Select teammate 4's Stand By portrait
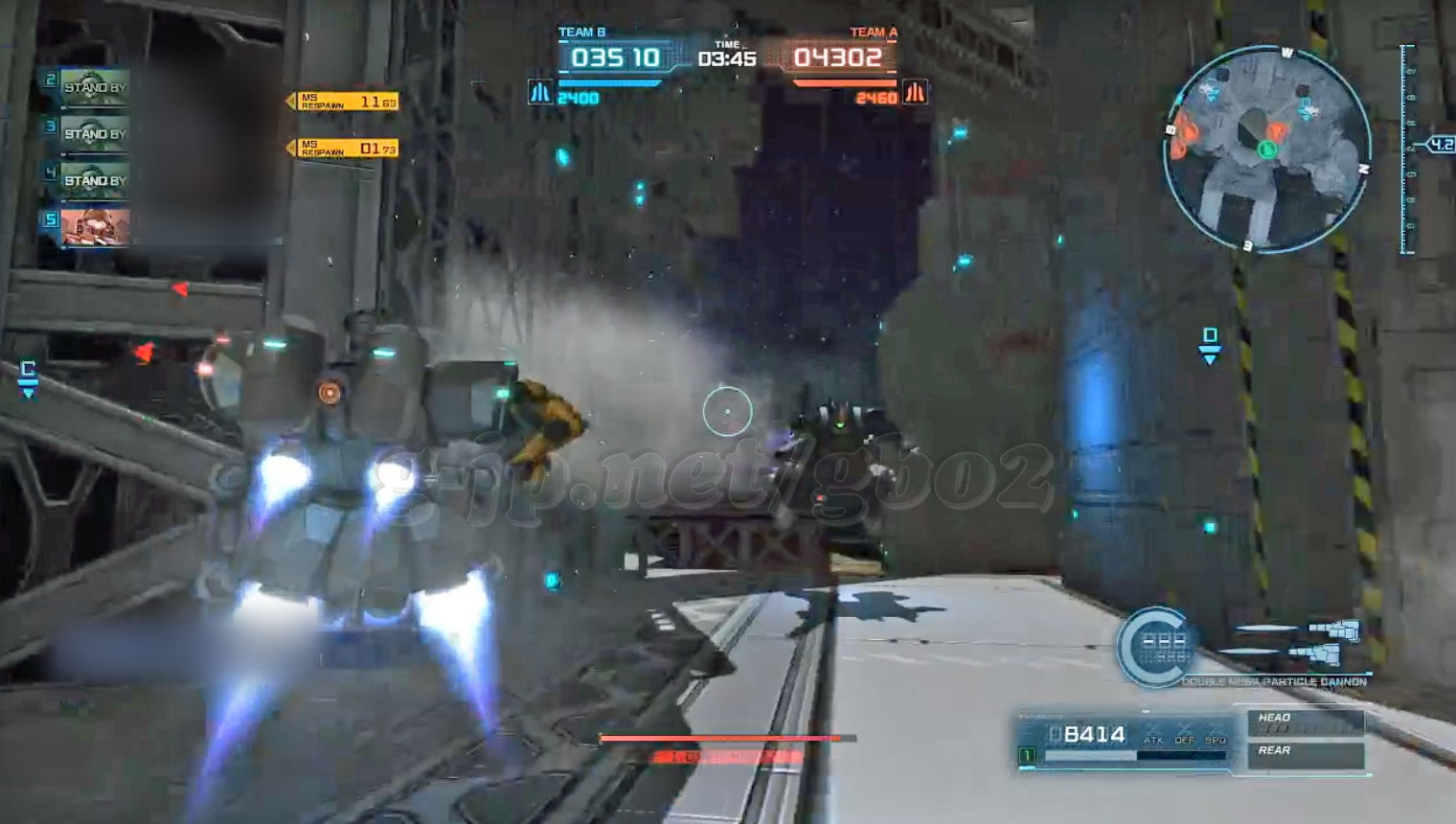The width and height of the screenshot is (1456, 824). [94, 180]
